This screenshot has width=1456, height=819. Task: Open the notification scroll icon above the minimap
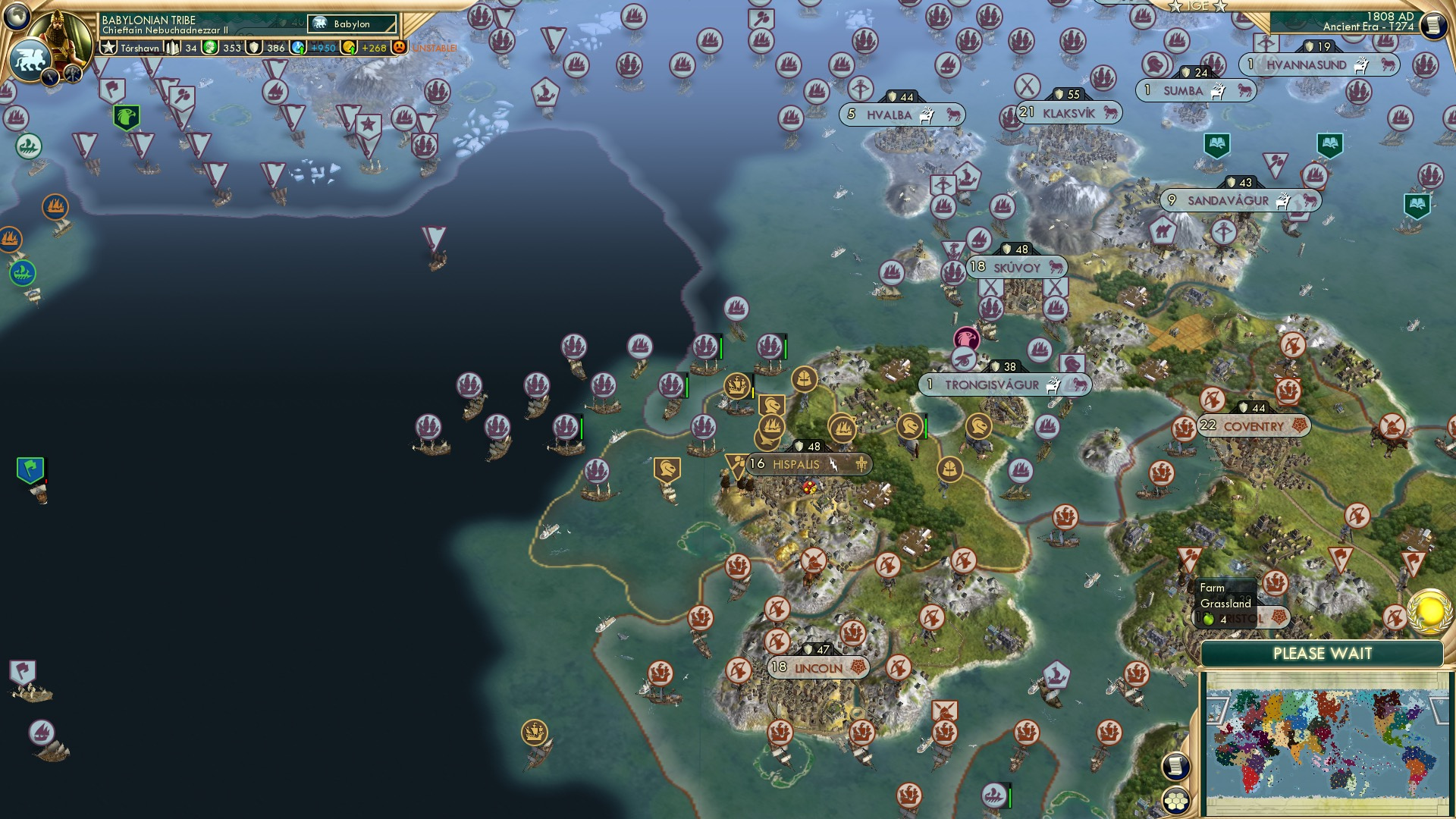pos(1175,767)
